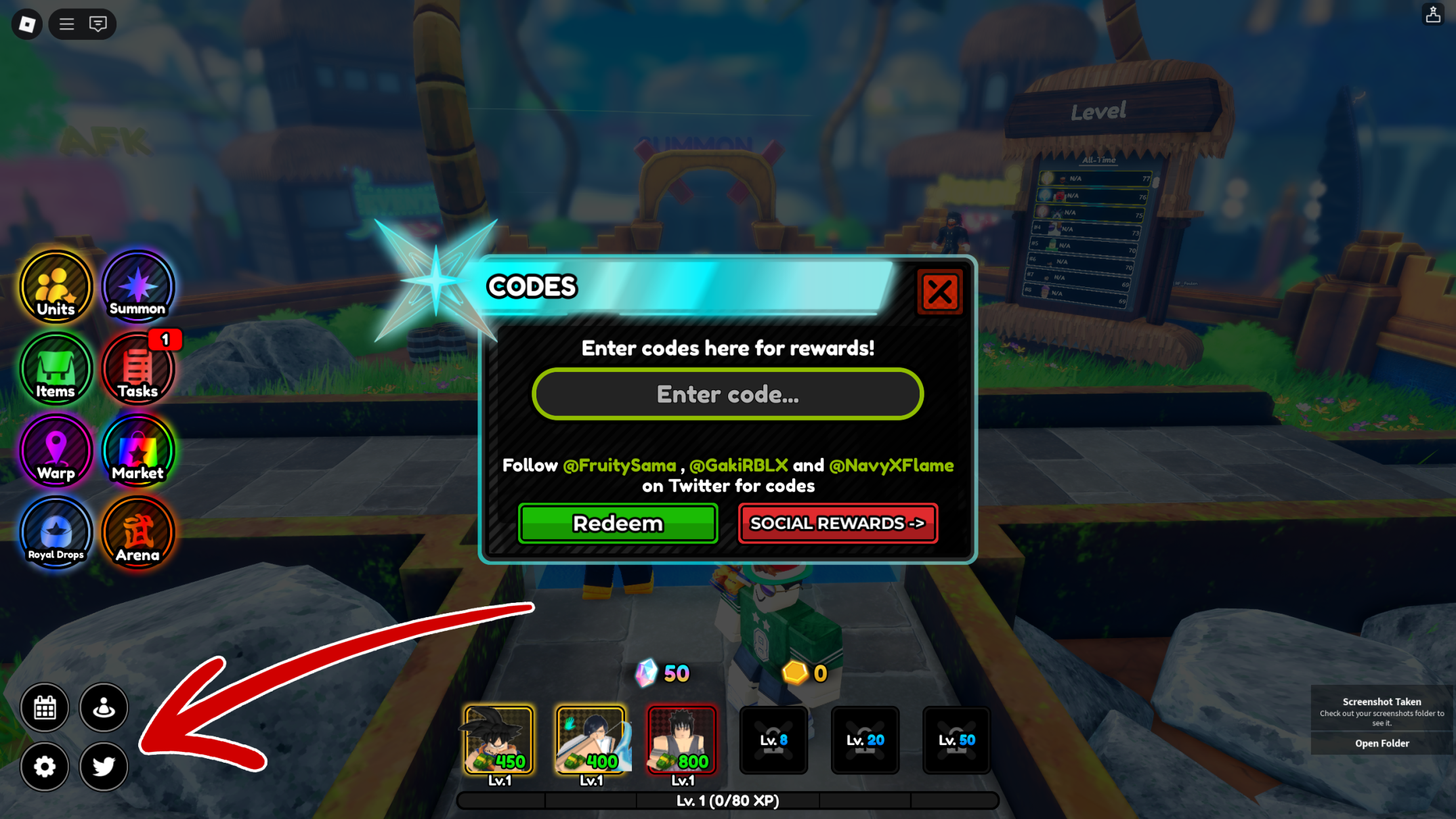
Task: Open the Items inventory
Action: (x=56, y=369)
